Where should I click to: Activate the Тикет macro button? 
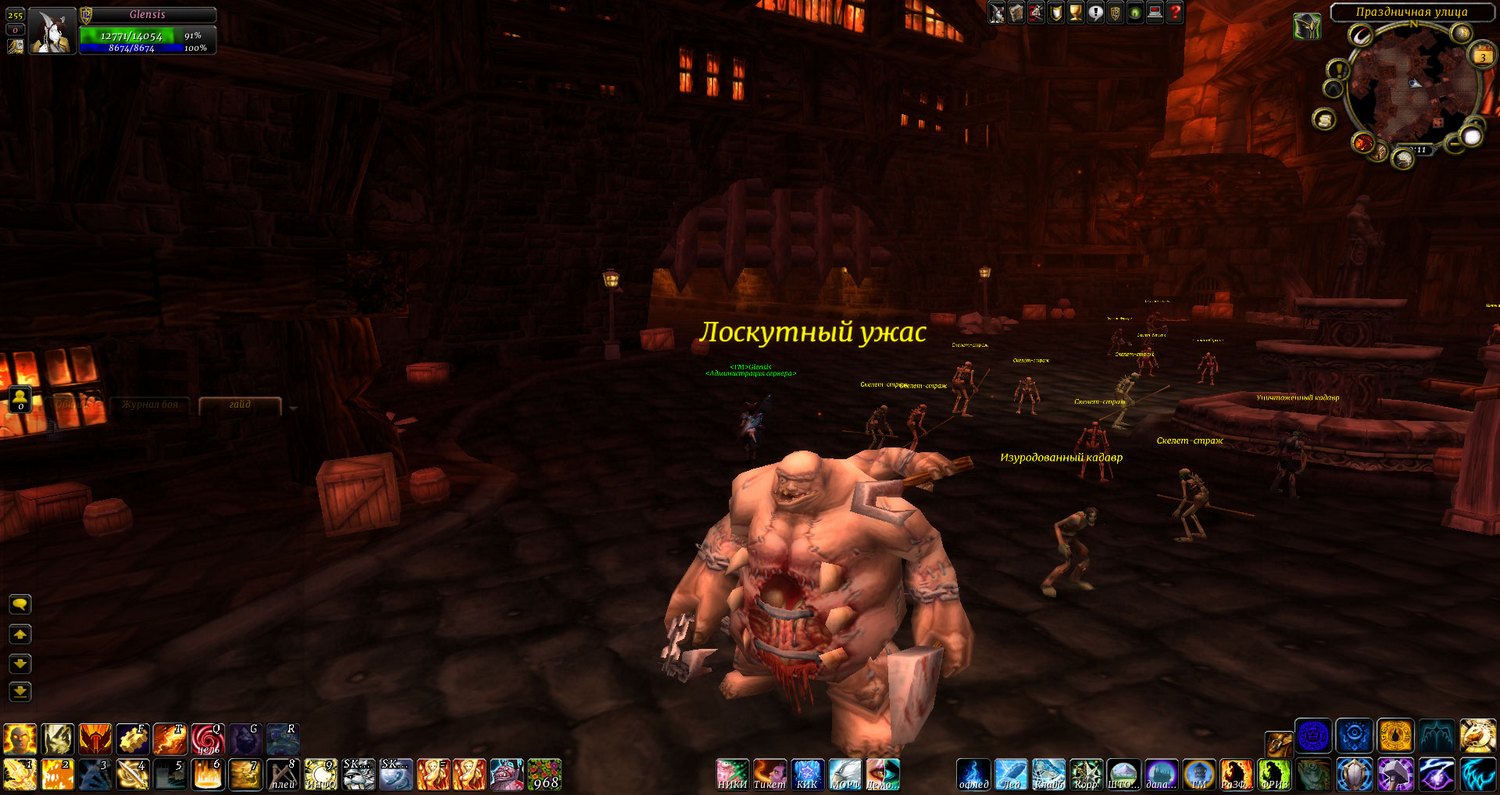(770, 775)
